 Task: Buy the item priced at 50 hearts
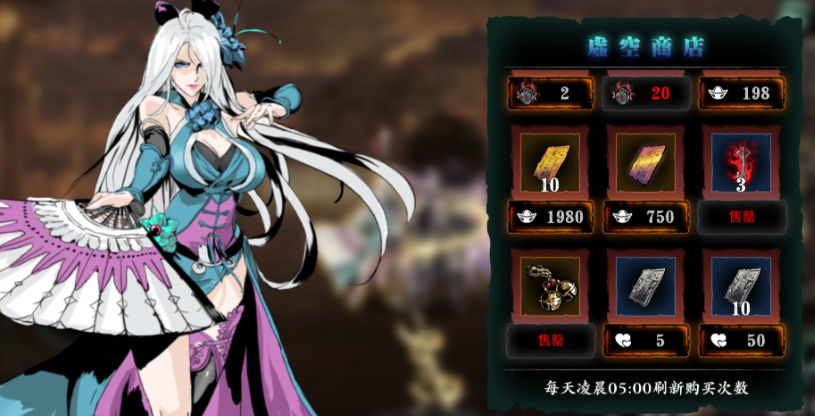coord(741,340)
